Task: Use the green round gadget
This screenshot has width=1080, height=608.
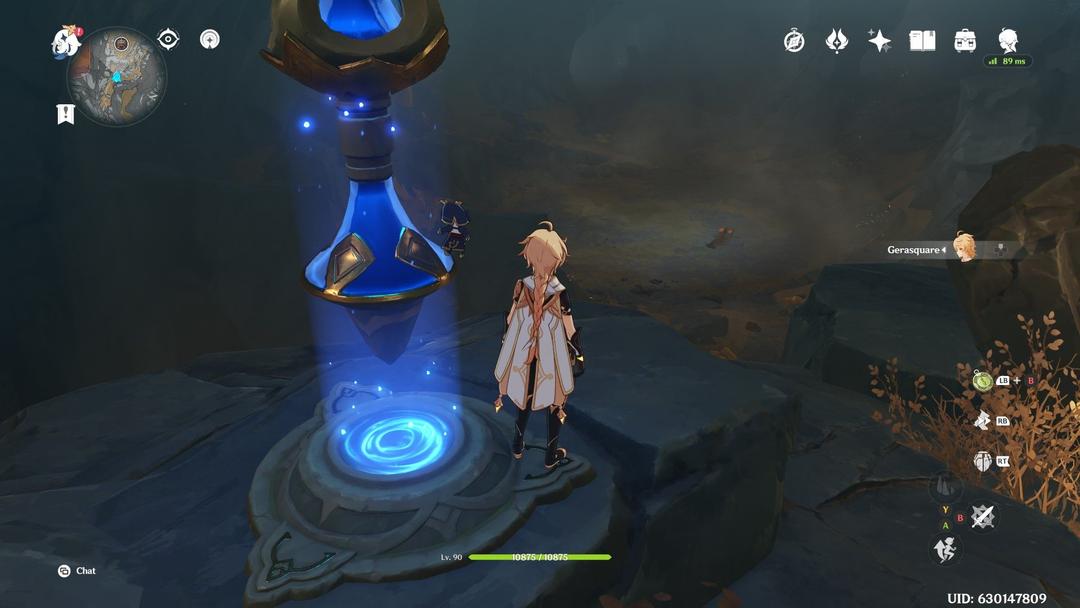Action: (x=982, y=381)
